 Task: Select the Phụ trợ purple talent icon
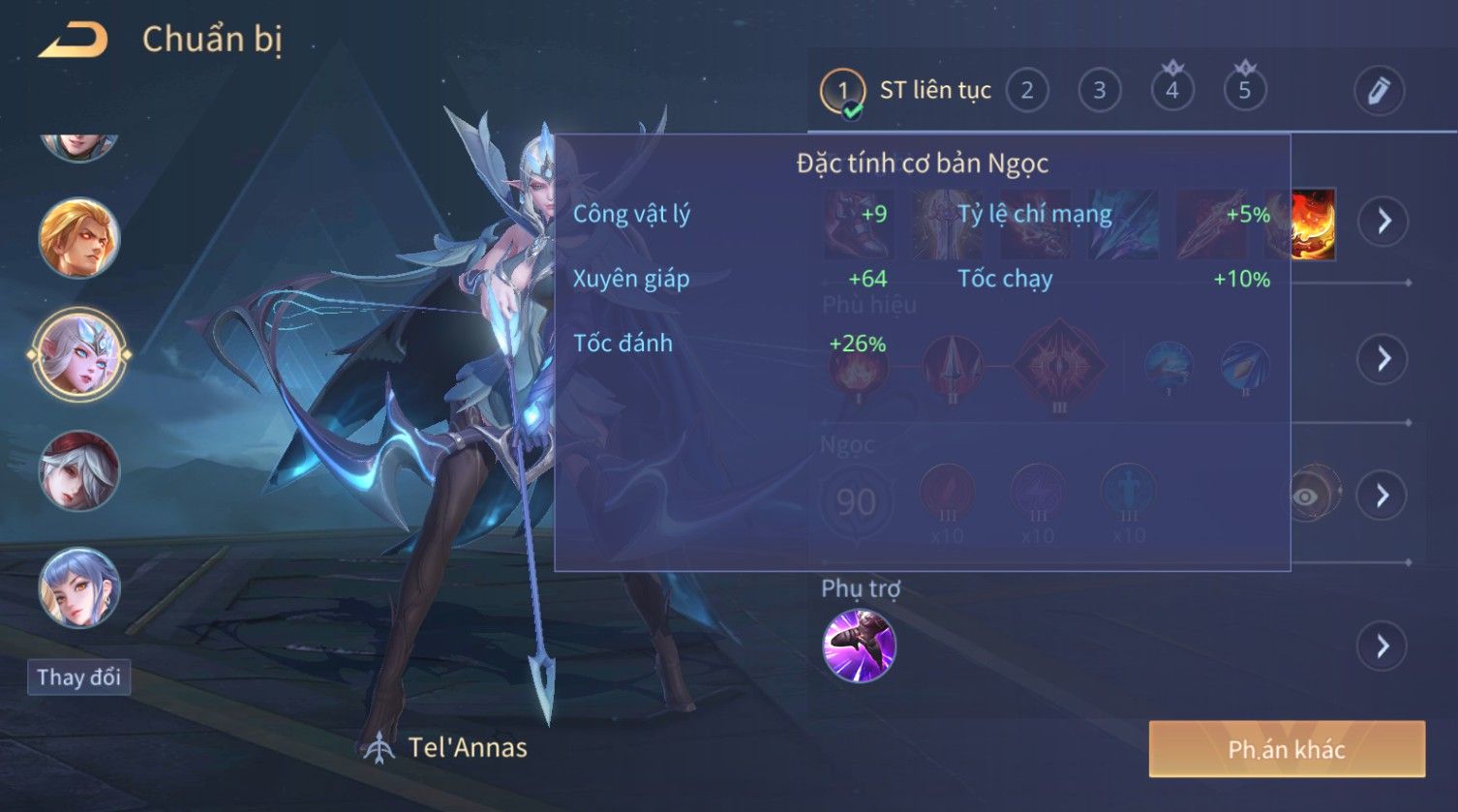tap(859, 646)
